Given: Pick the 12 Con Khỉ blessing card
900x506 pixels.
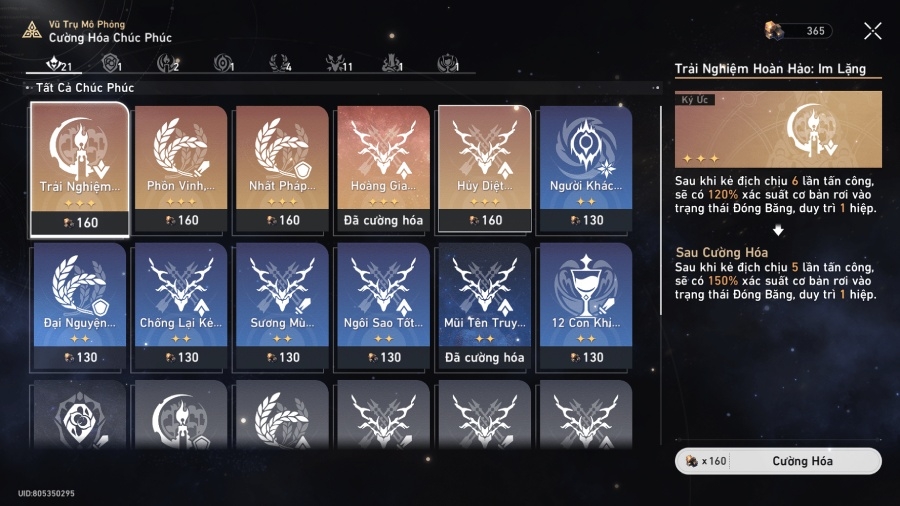Looking at the screenshot, I should (586, 306).
